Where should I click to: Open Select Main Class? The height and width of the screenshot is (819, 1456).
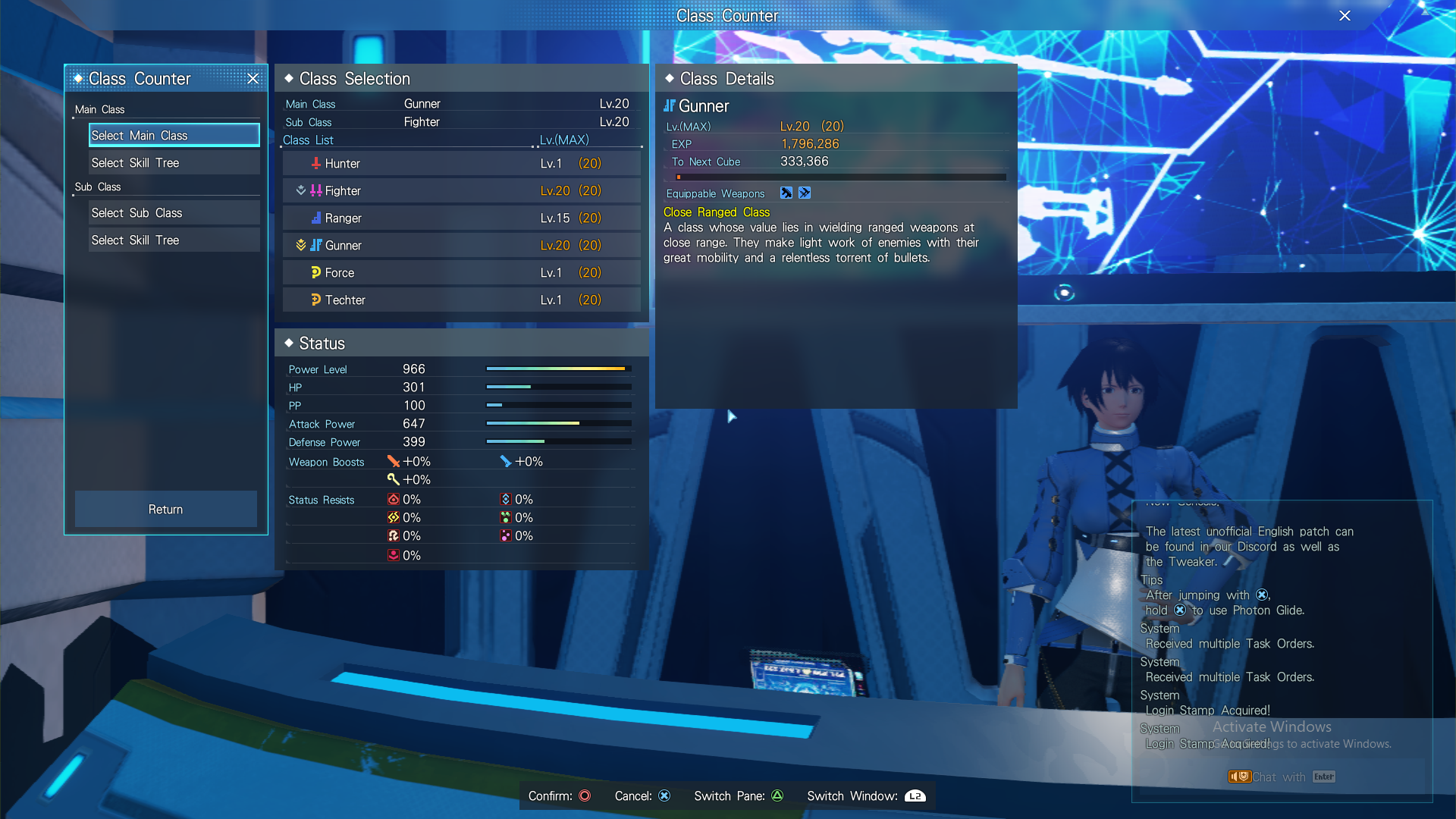(173, 135)
